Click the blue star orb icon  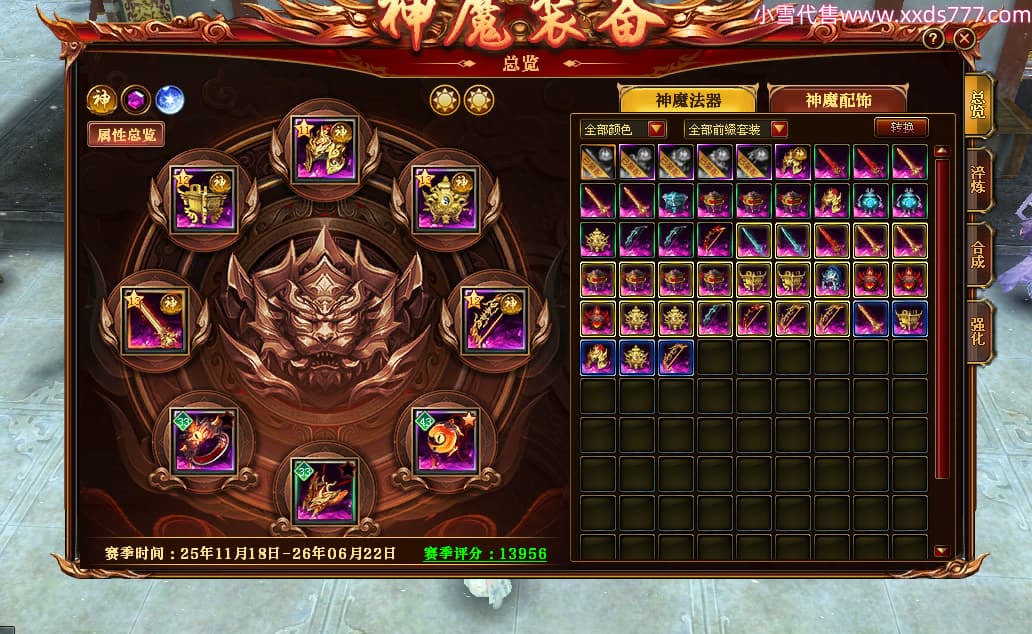169,100
